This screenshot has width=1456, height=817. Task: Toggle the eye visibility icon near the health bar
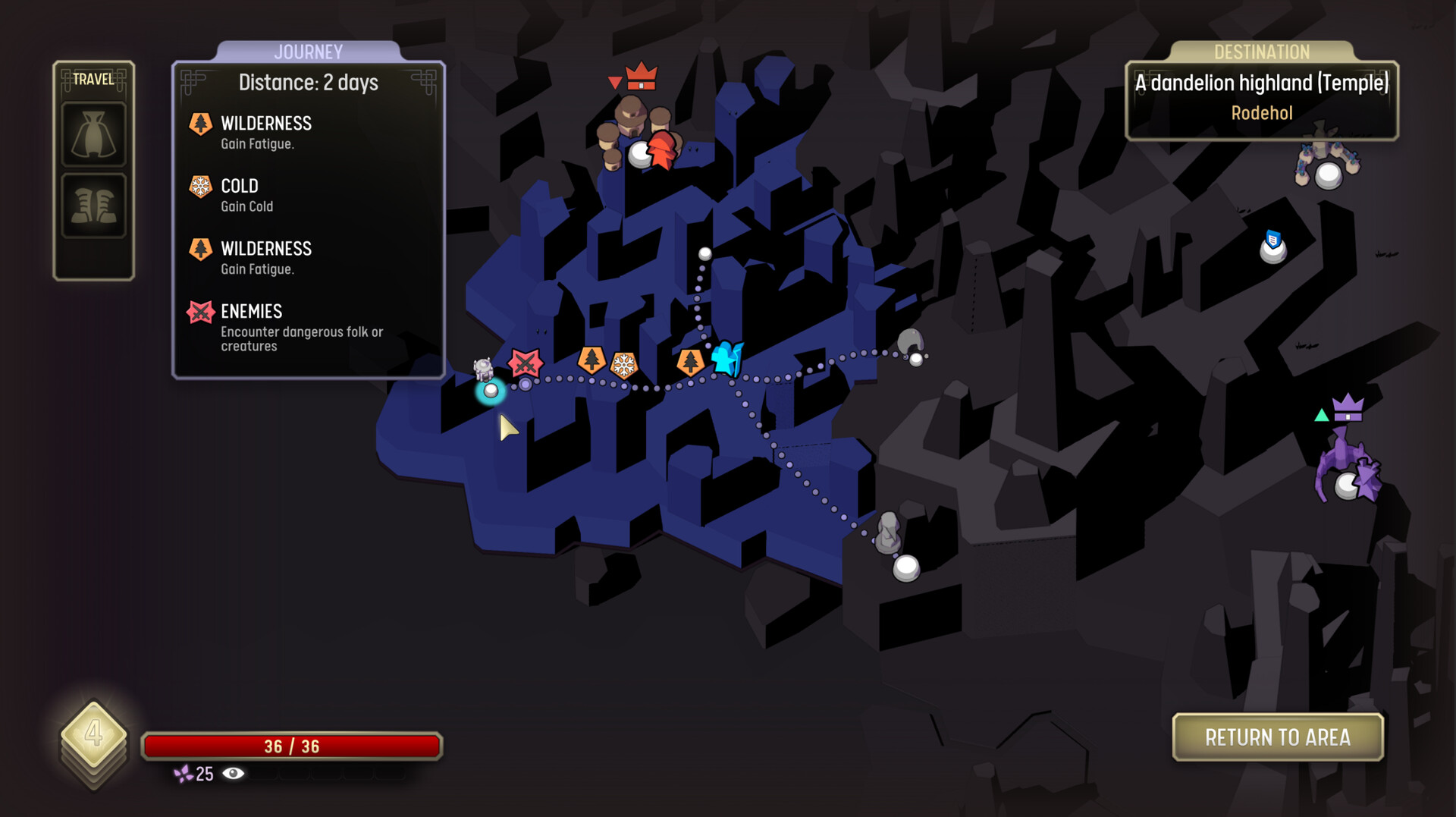pos(232,775)
